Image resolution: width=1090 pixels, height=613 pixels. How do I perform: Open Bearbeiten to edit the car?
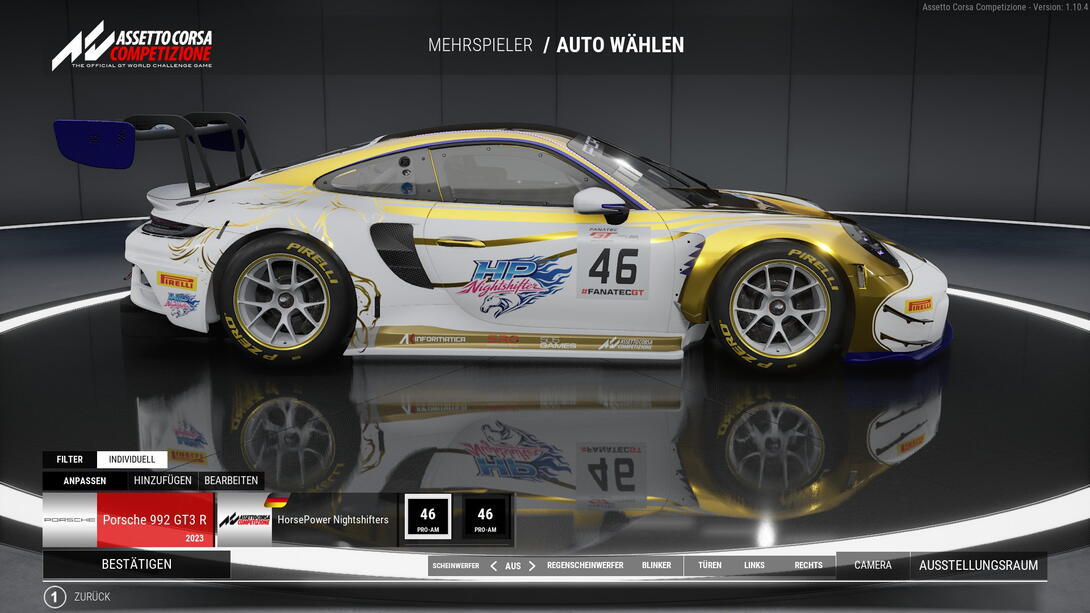pos(231,480)
